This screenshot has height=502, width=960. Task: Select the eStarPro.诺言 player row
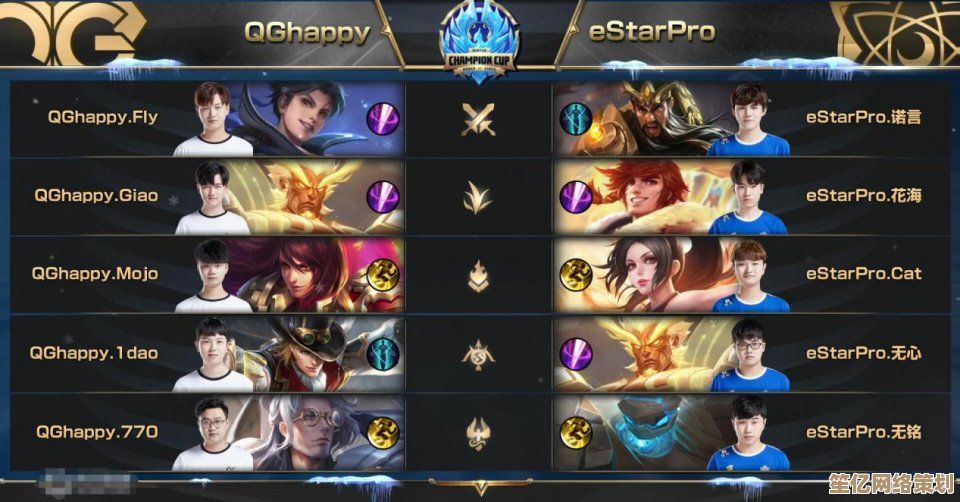pyautogui.click(x=863, y=117)
